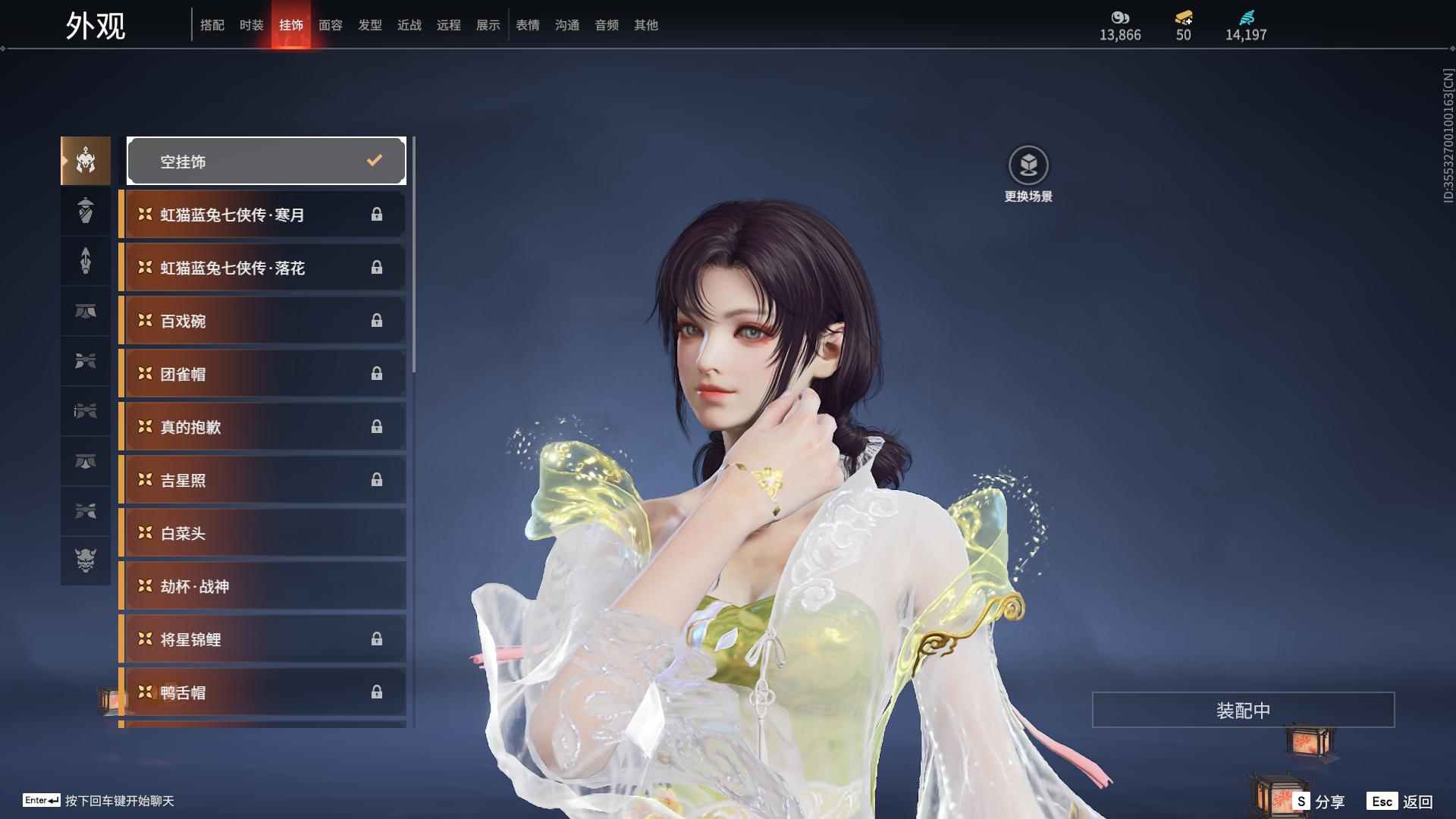The width and height of the screenshot is (1456, 819).
Task: Select the topmost face ornament category icon
Action: [85, 161]
